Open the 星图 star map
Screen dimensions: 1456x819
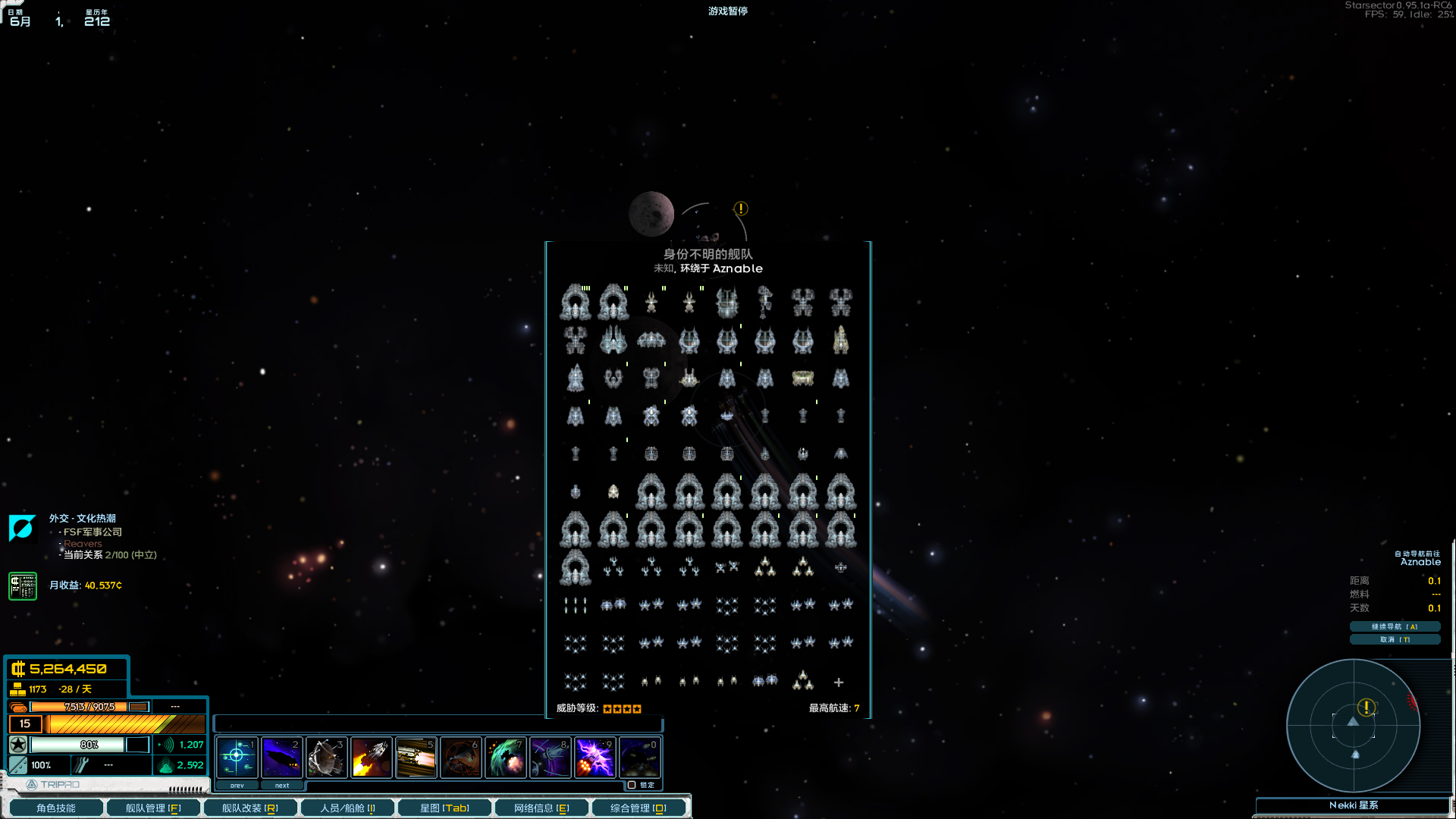(x=444, y=808)
